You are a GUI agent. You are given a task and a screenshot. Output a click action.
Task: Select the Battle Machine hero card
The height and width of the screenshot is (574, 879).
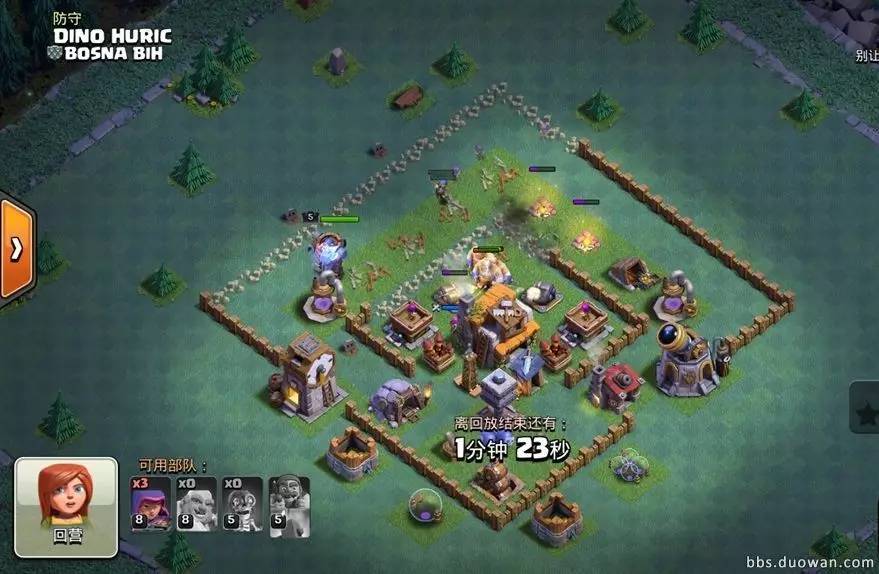[x=289, y=503]
